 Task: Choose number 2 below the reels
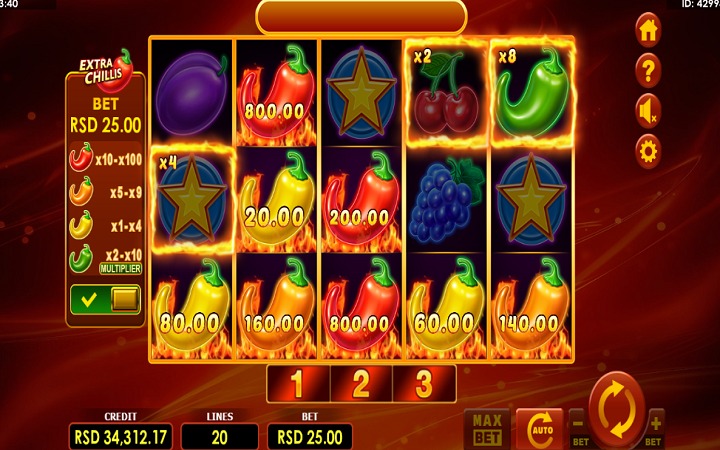[x=361, y=383]
